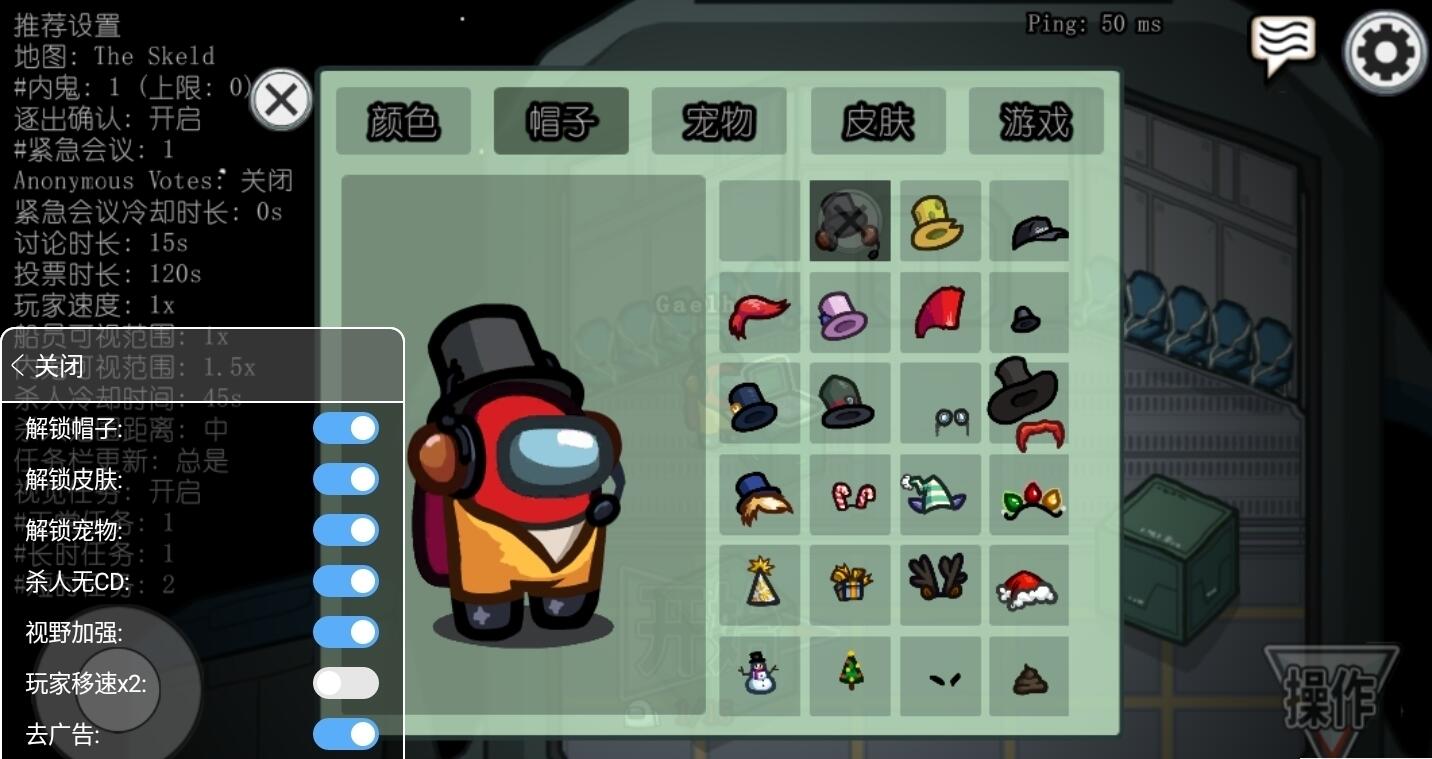Enable the 玩家移速x2 speed switch
Viewport: 1432px width, 759px height.
(x=346, y=684)
